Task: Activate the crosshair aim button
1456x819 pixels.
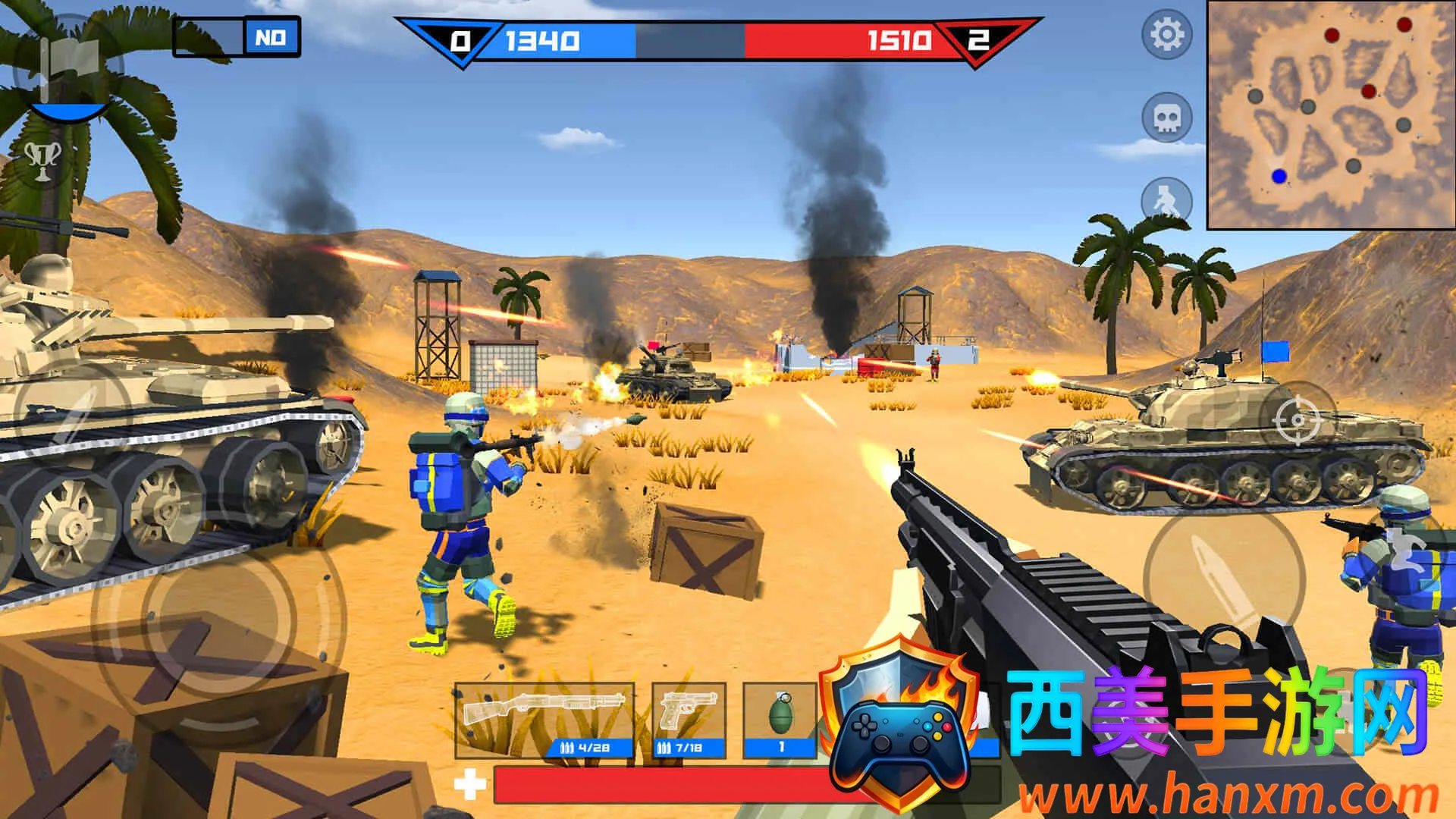Action: (1297, 419)
